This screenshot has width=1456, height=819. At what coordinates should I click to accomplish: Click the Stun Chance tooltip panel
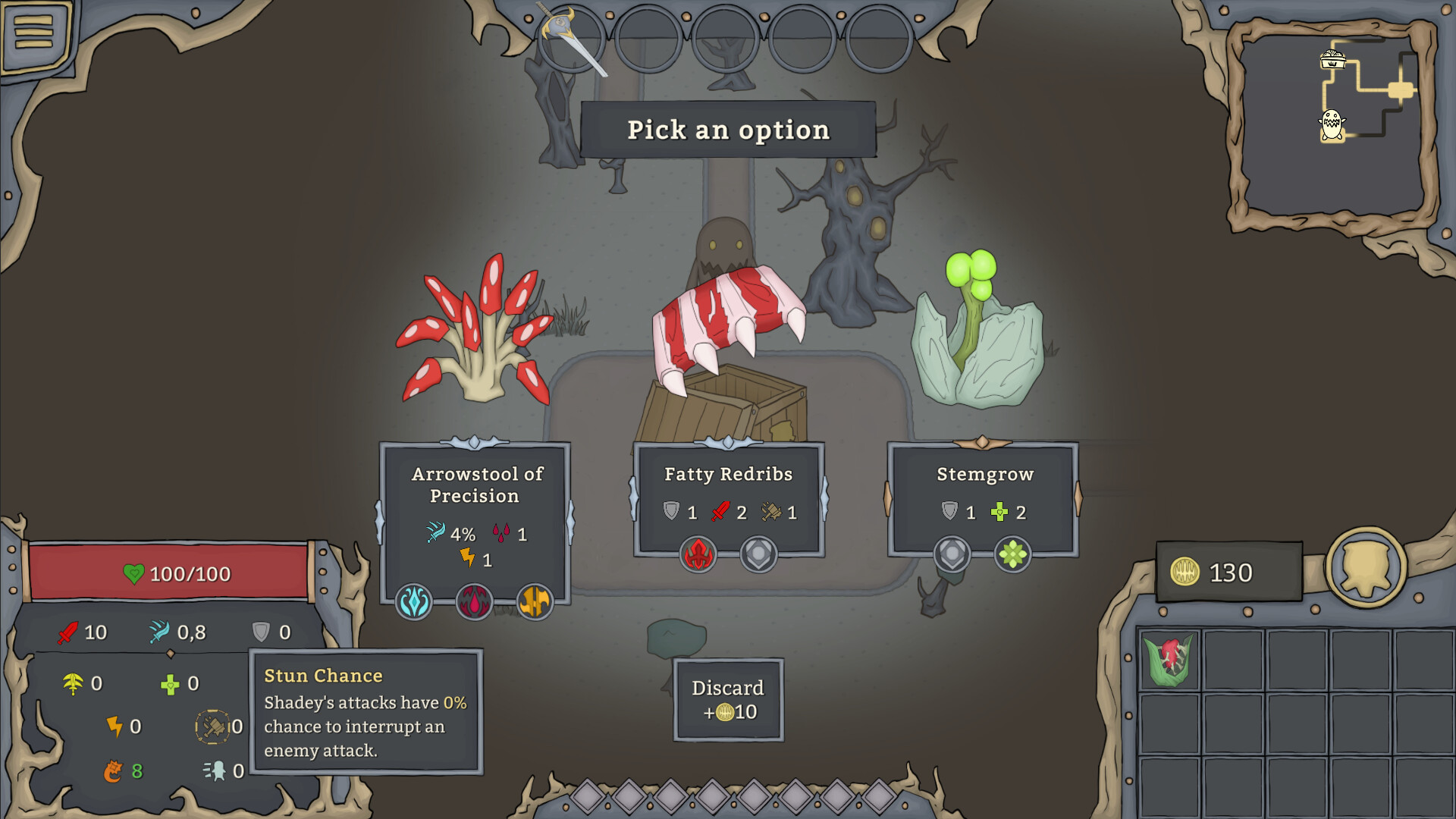[x=366, y=713]
